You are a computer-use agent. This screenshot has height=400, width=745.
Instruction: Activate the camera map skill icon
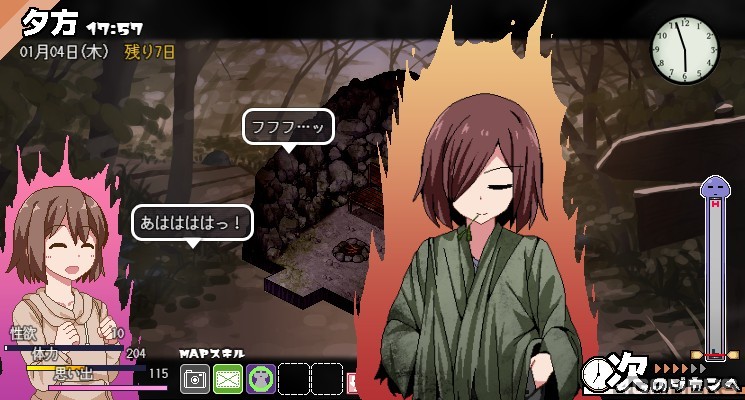point(195,378)
